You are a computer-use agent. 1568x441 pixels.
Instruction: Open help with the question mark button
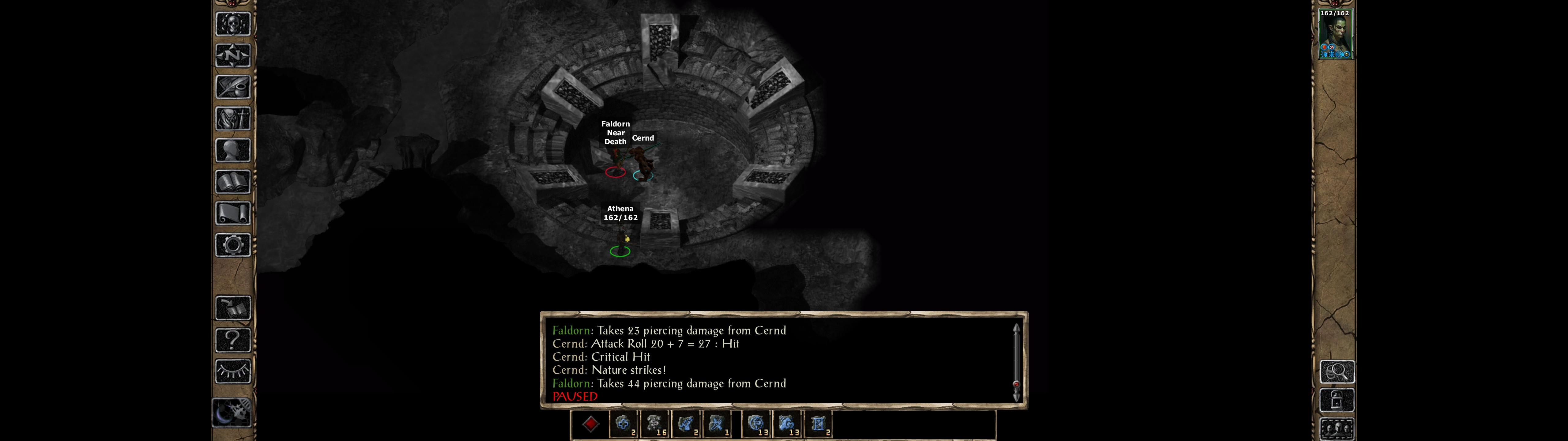pyautogui.click(x=232, y=339)
